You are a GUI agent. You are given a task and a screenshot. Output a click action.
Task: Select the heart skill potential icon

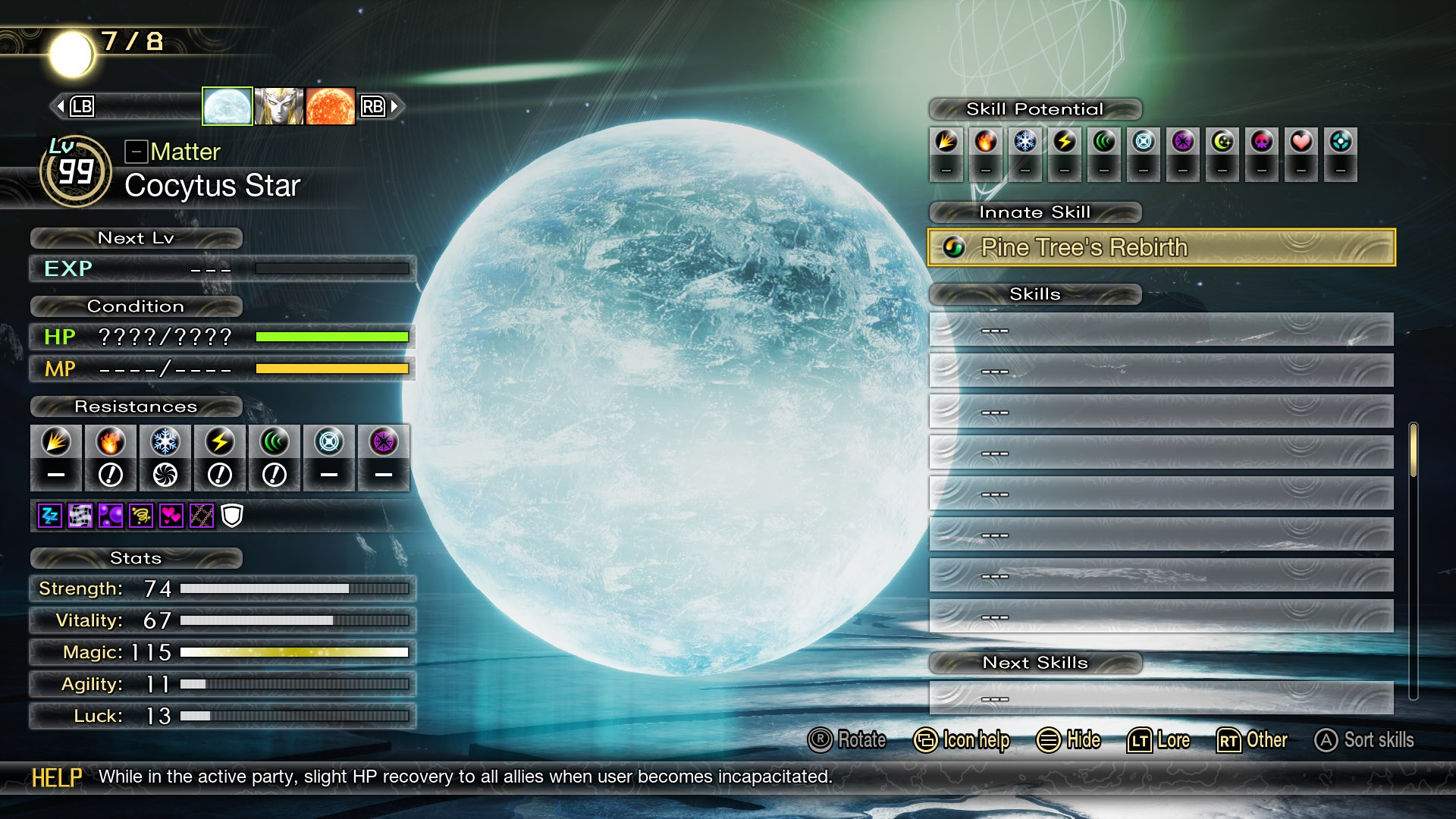click(x=1301, y=142)
